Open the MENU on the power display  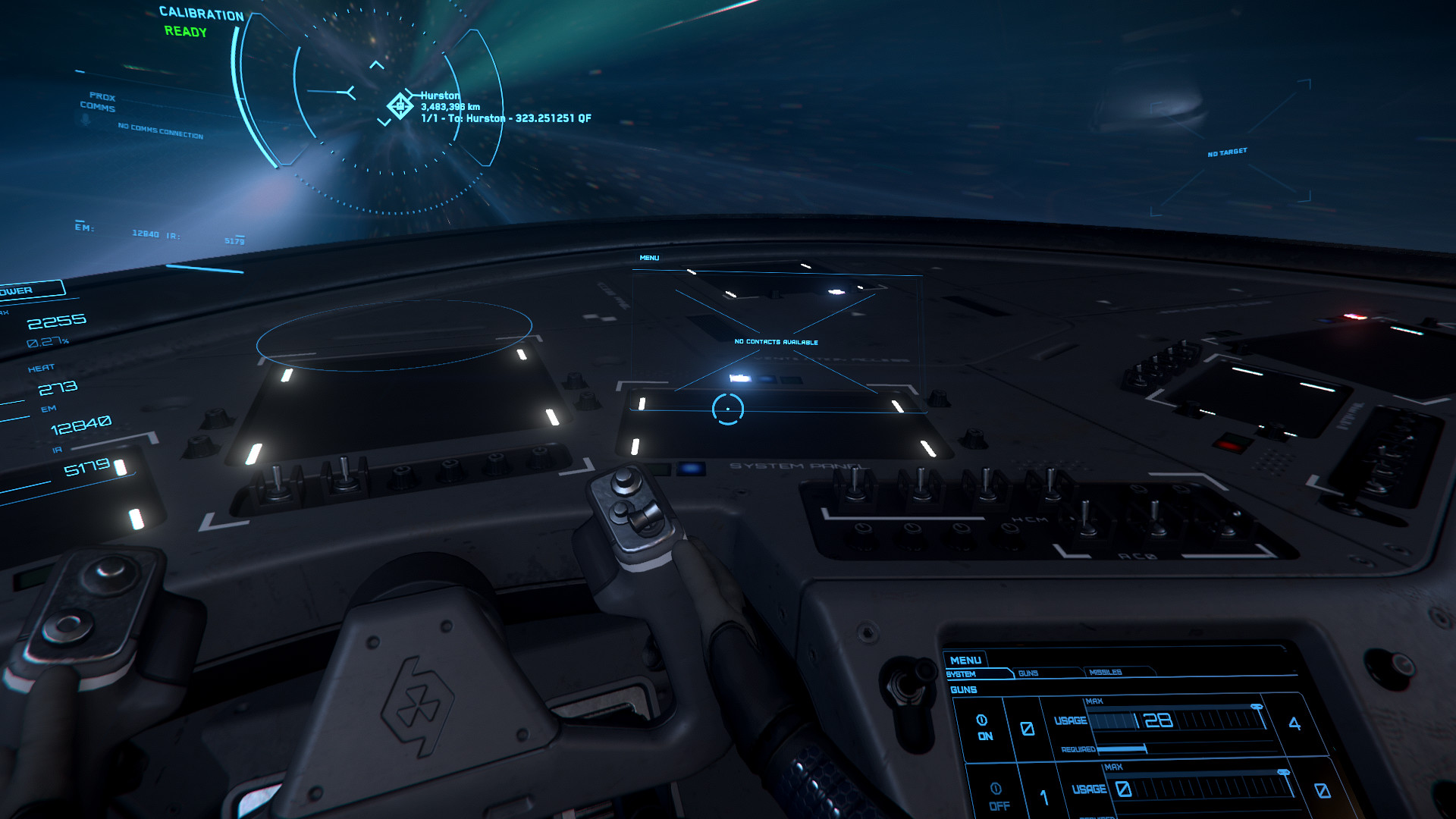point(965,661)
